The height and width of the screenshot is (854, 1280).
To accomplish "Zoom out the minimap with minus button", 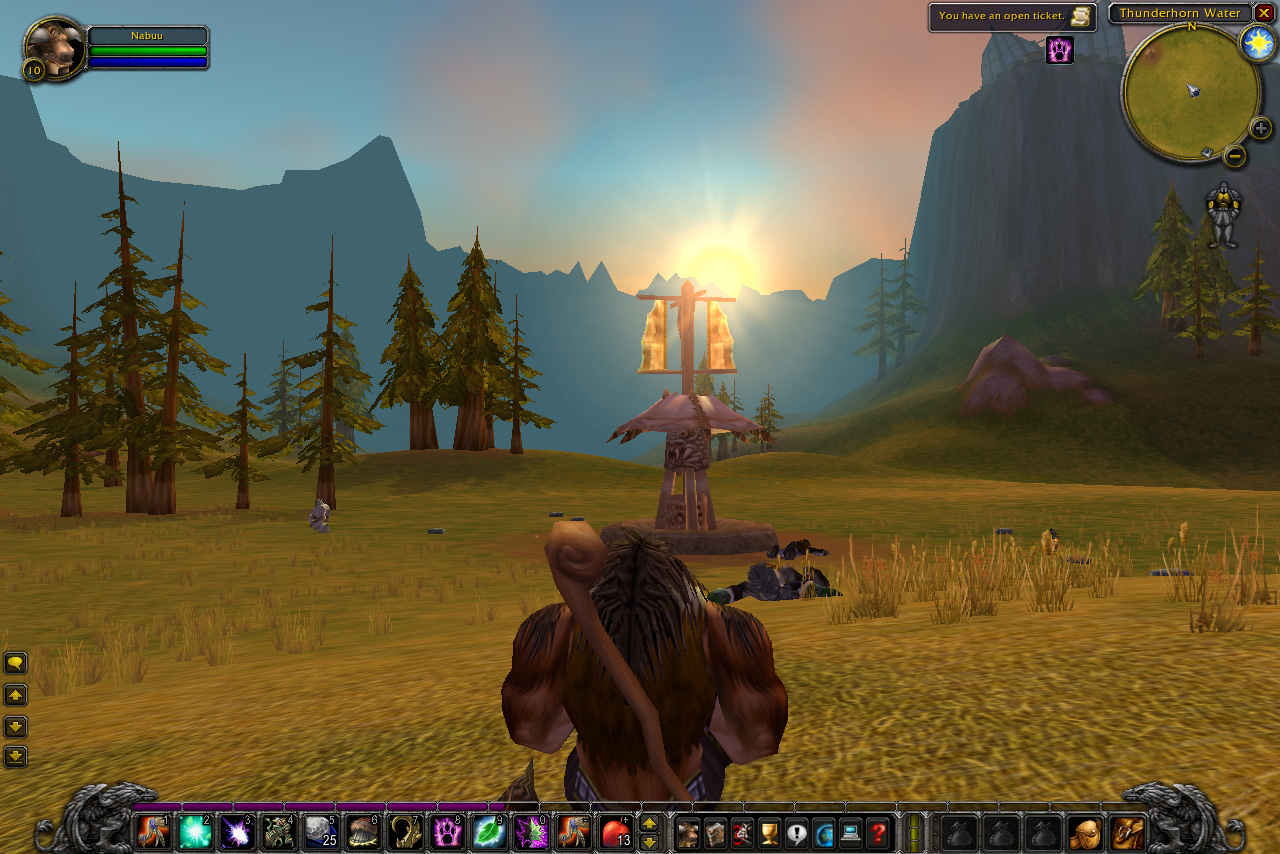I will [1235, 156].
